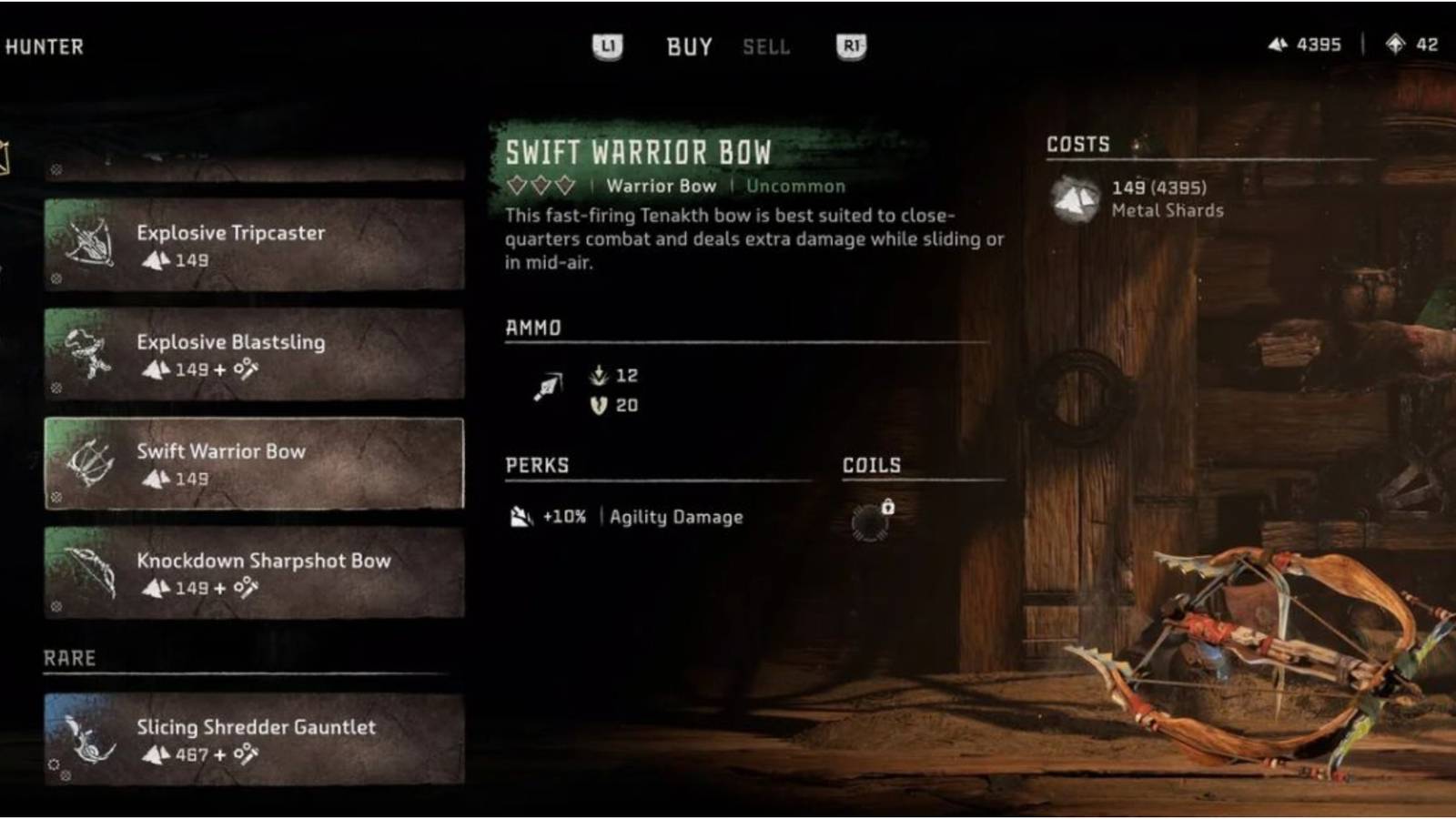The width and height of the screenshot is (1456, 819).
Task: Select the first rarity diamond under Swift Warrior Bow
Action: (515, 185)
